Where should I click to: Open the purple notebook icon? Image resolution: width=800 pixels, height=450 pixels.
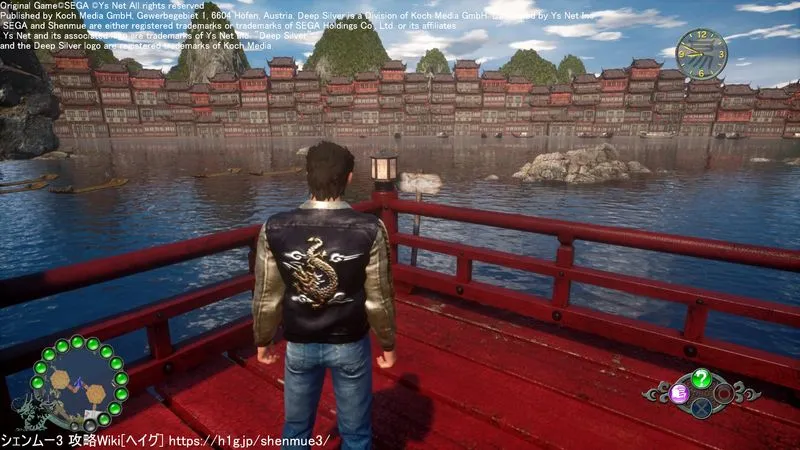[677, 394]
